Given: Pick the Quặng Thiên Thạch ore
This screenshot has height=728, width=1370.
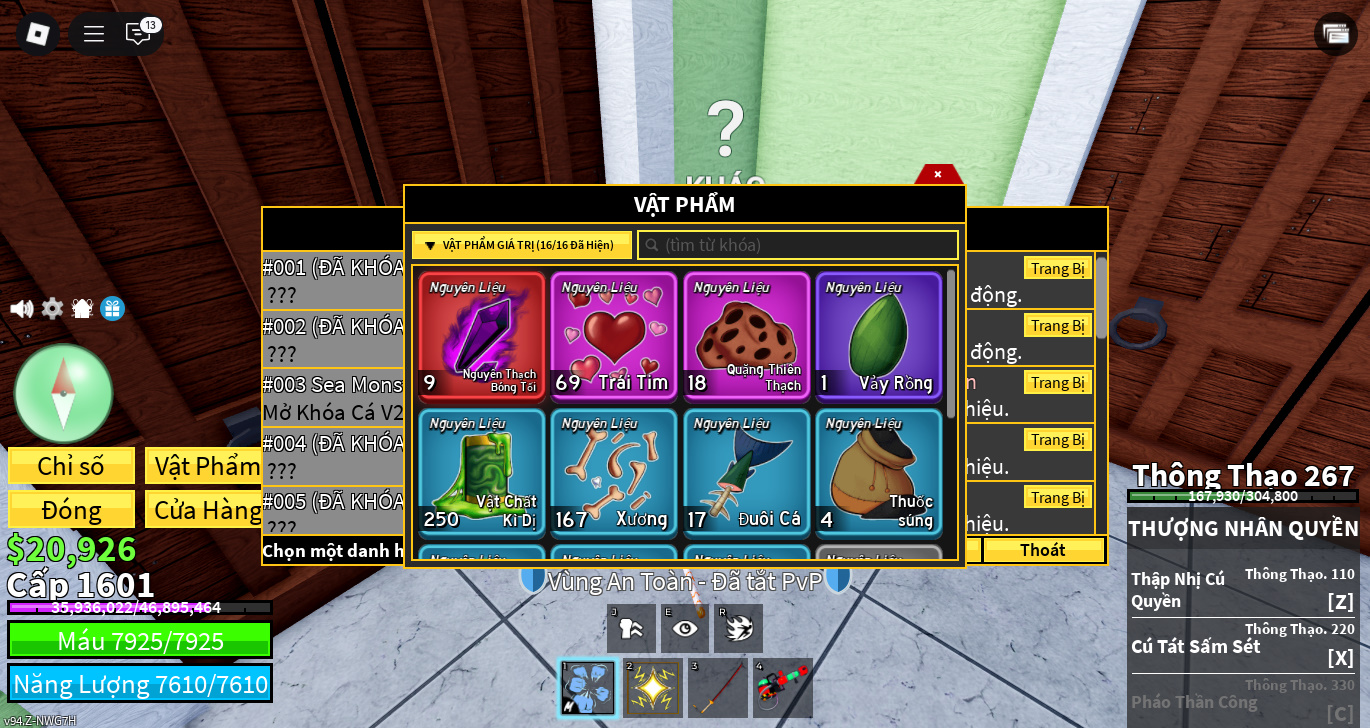Looking at the screenshot, I should coord(746,335).
